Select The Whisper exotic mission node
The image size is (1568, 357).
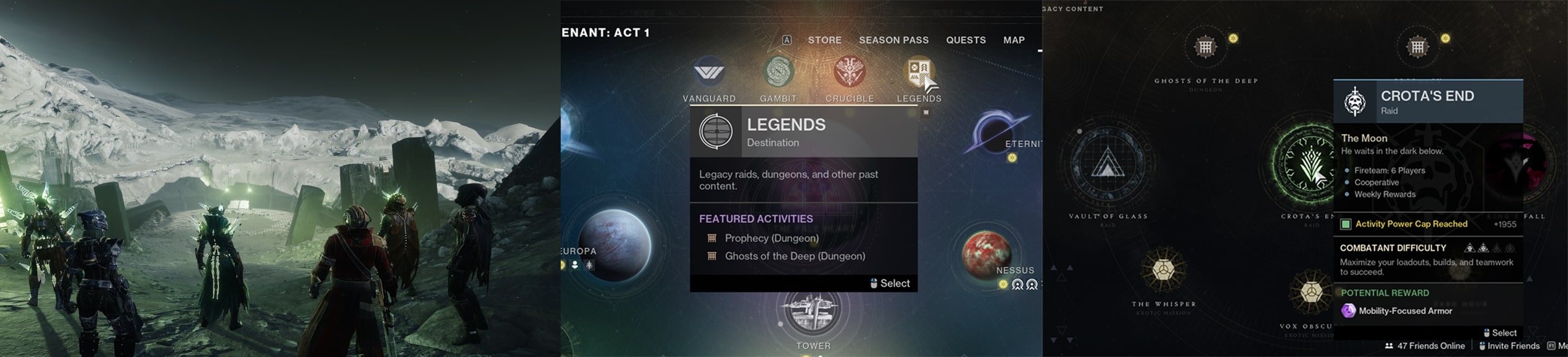click(1164, 270)
